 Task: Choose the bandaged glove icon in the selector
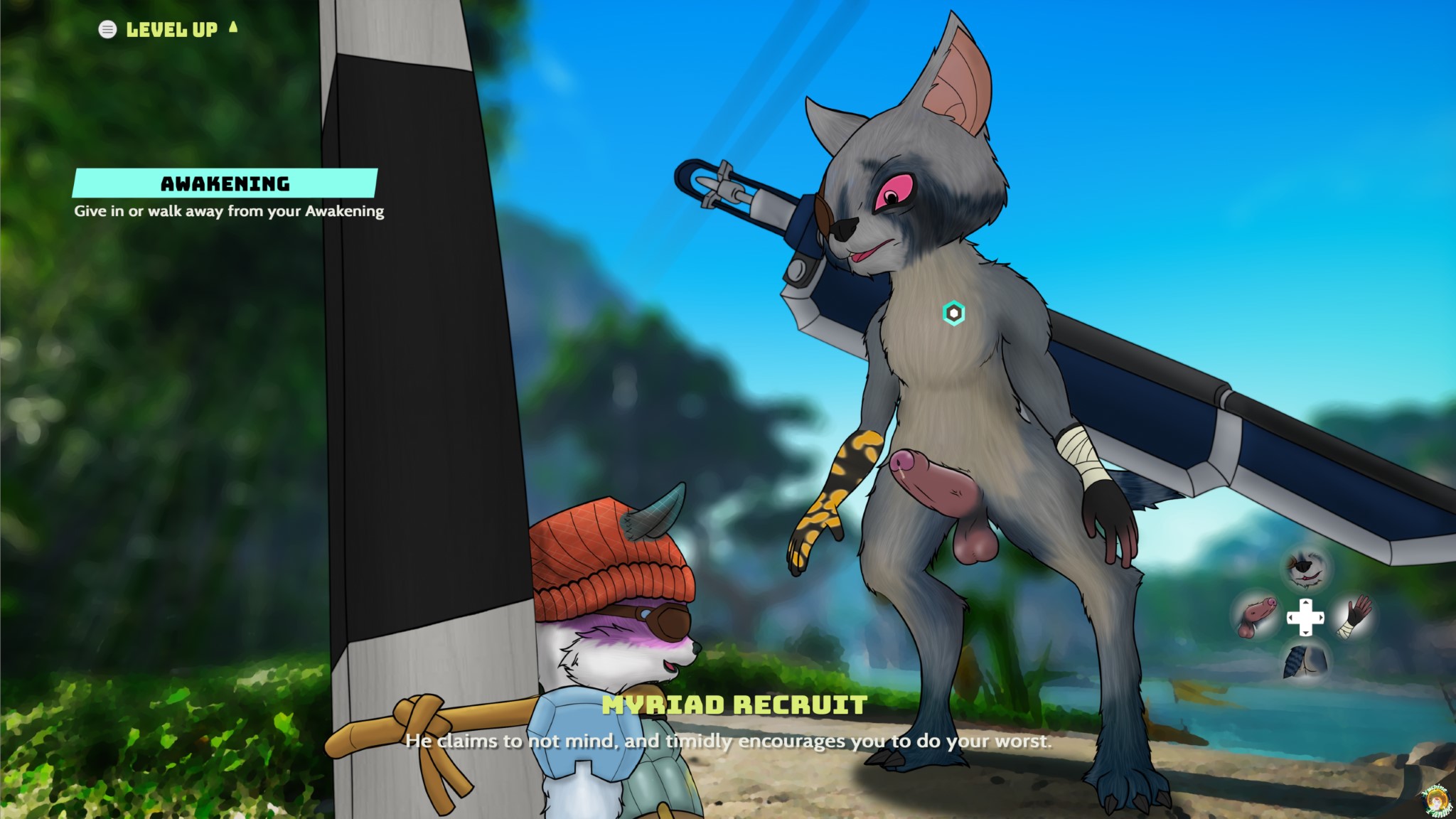pyautogui.click(x=1354, y=616)
